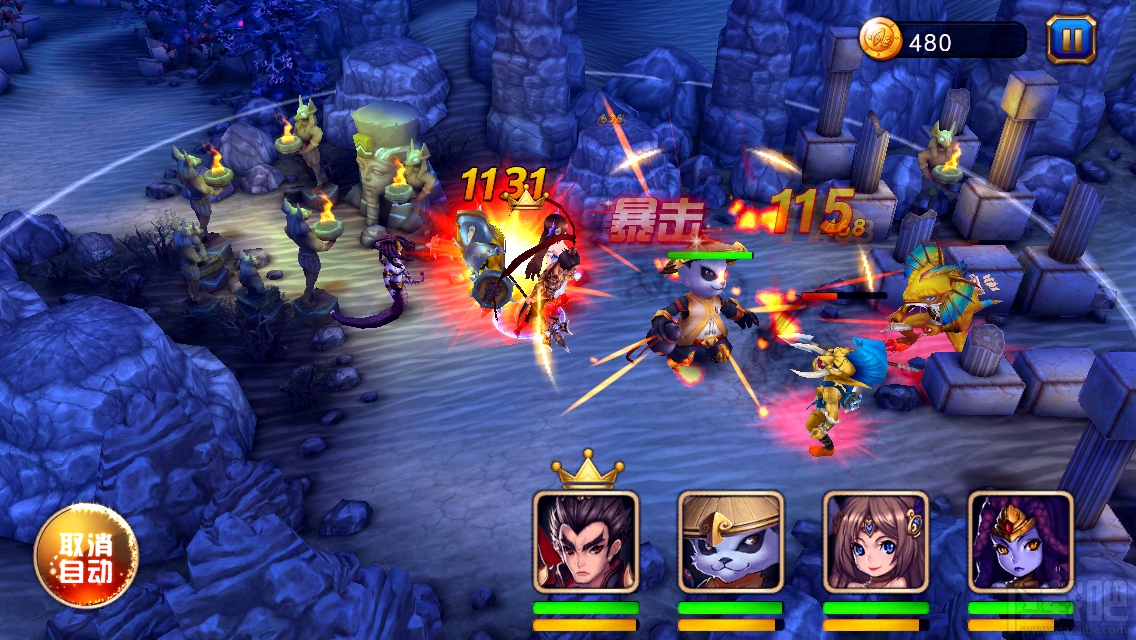Activate the panda hero portrait
Screen dimensions: 1136x640
pyautogui.click(x=730, y=542)
